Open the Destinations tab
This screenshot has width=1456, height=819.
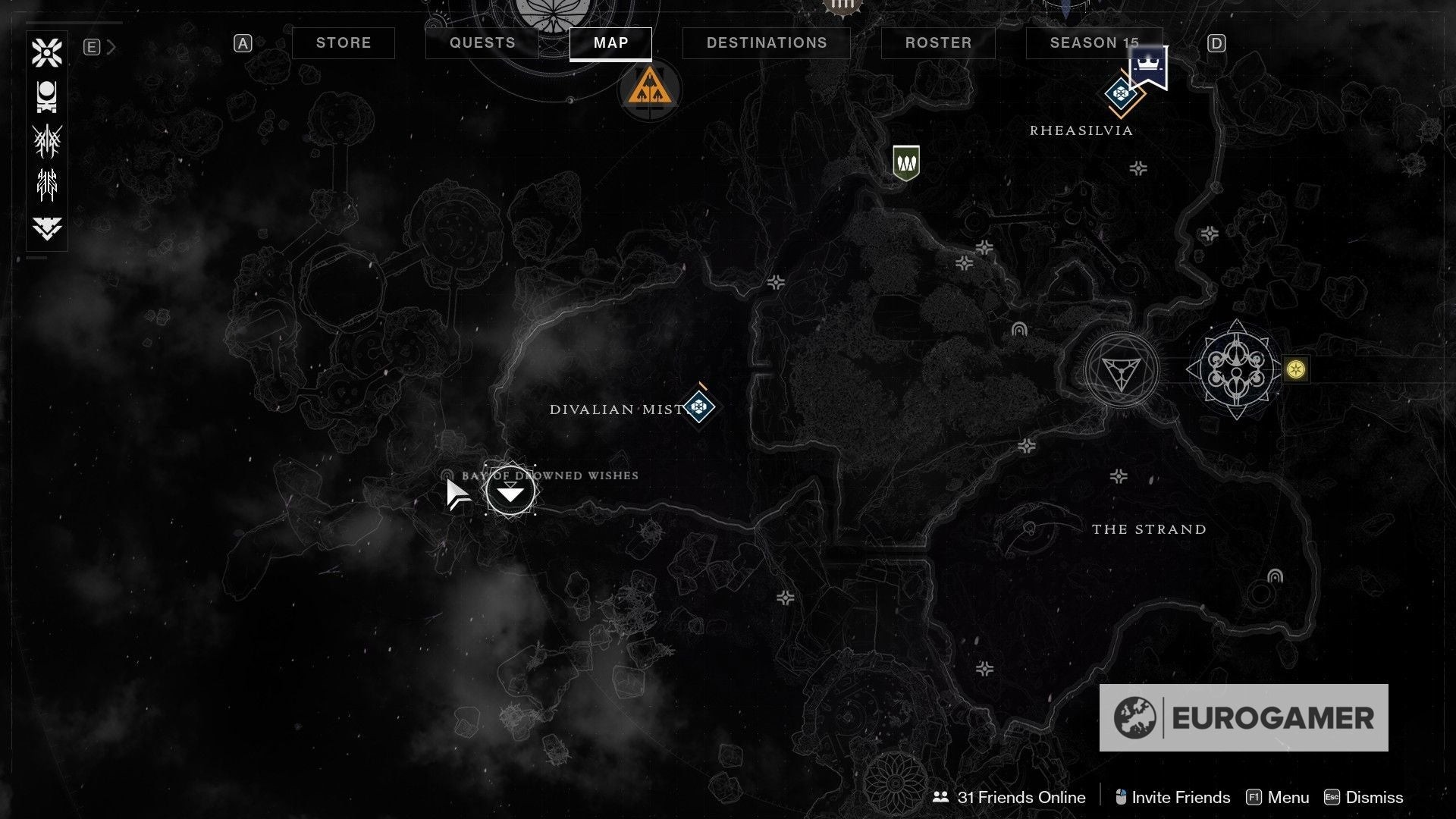tap(767, 43)
